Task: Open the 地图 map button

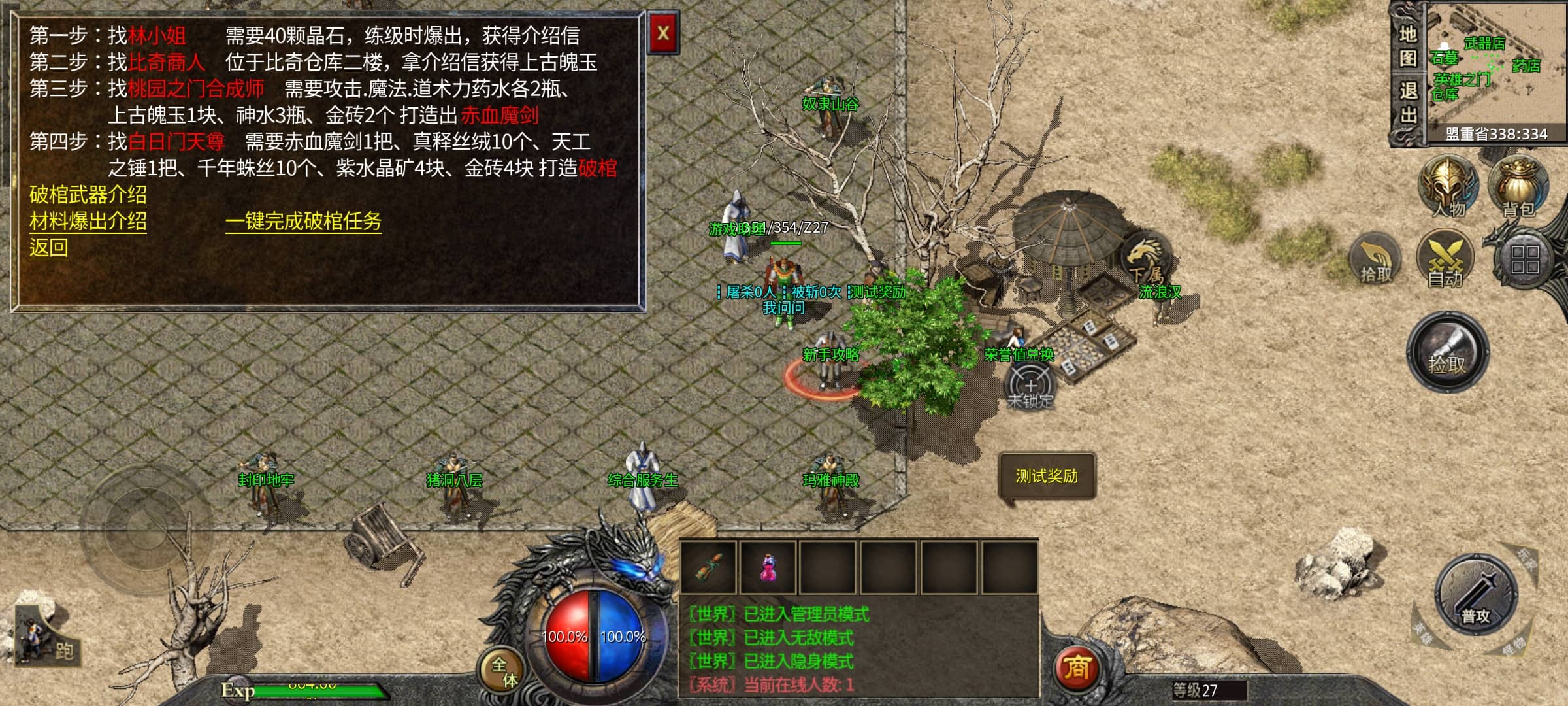Action: (x=1407, y=46)
